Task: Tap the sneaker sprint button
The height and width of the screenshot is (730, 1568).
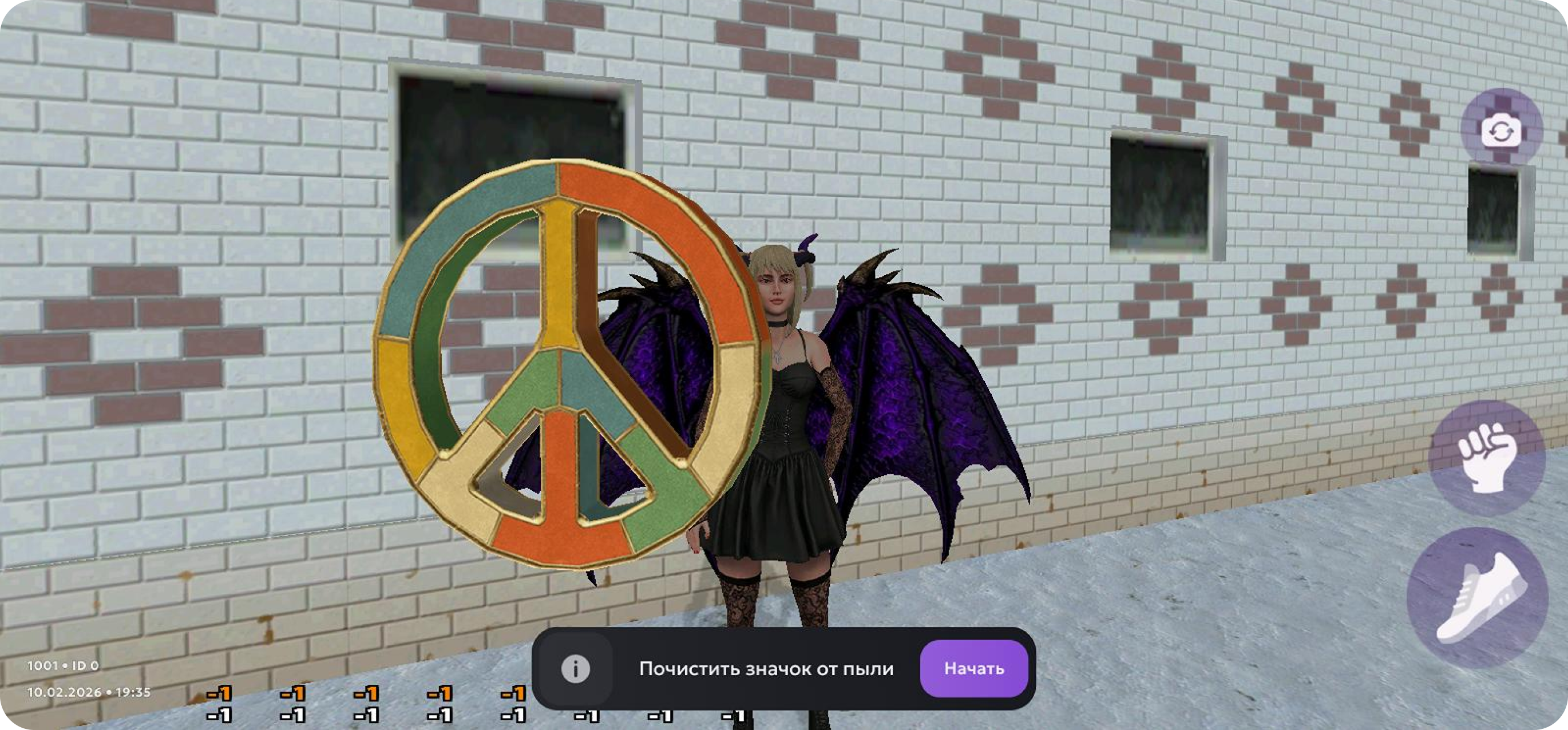Action: pos(1478,598)
